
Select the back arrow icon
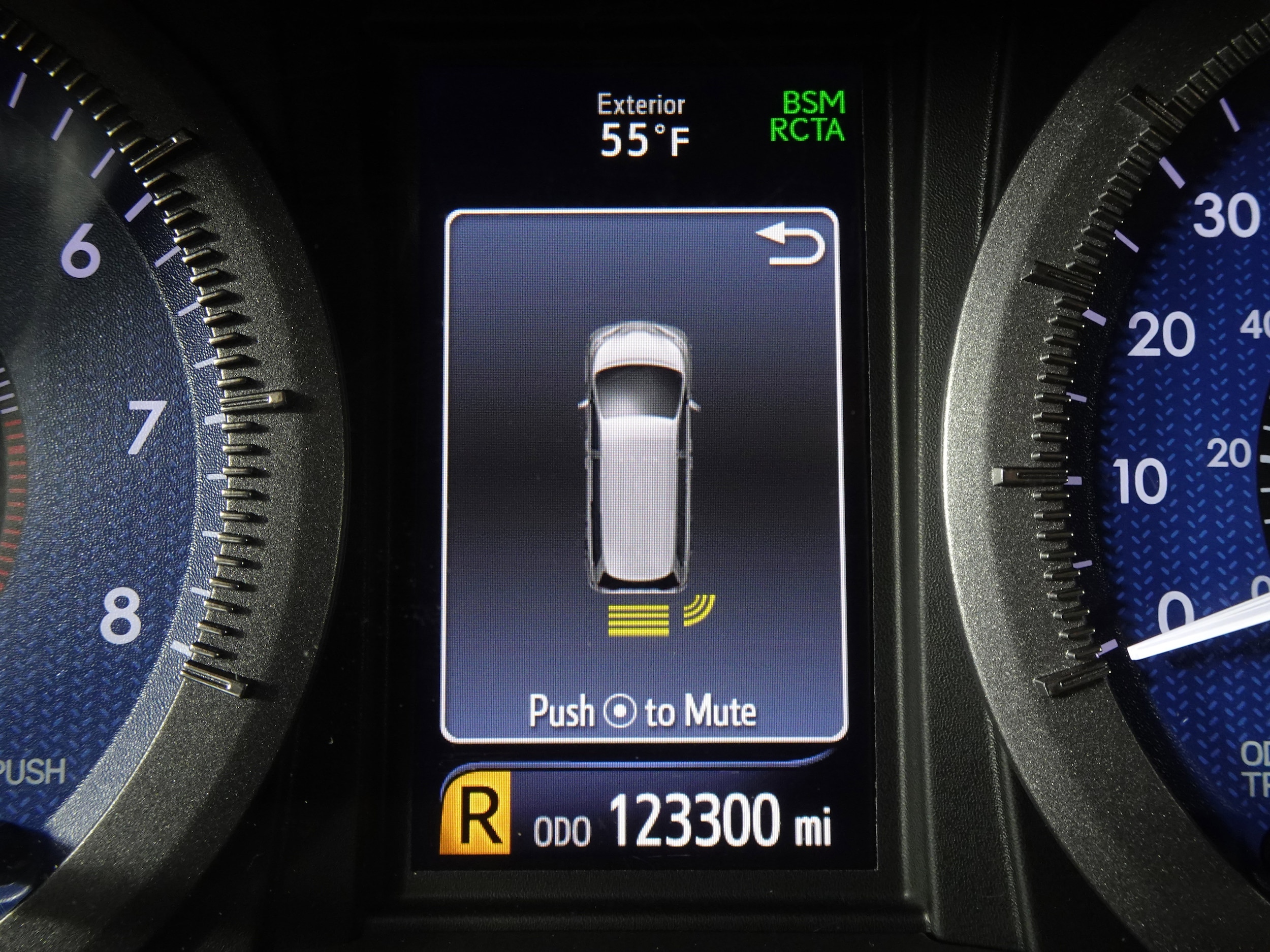tap(790, 247)
